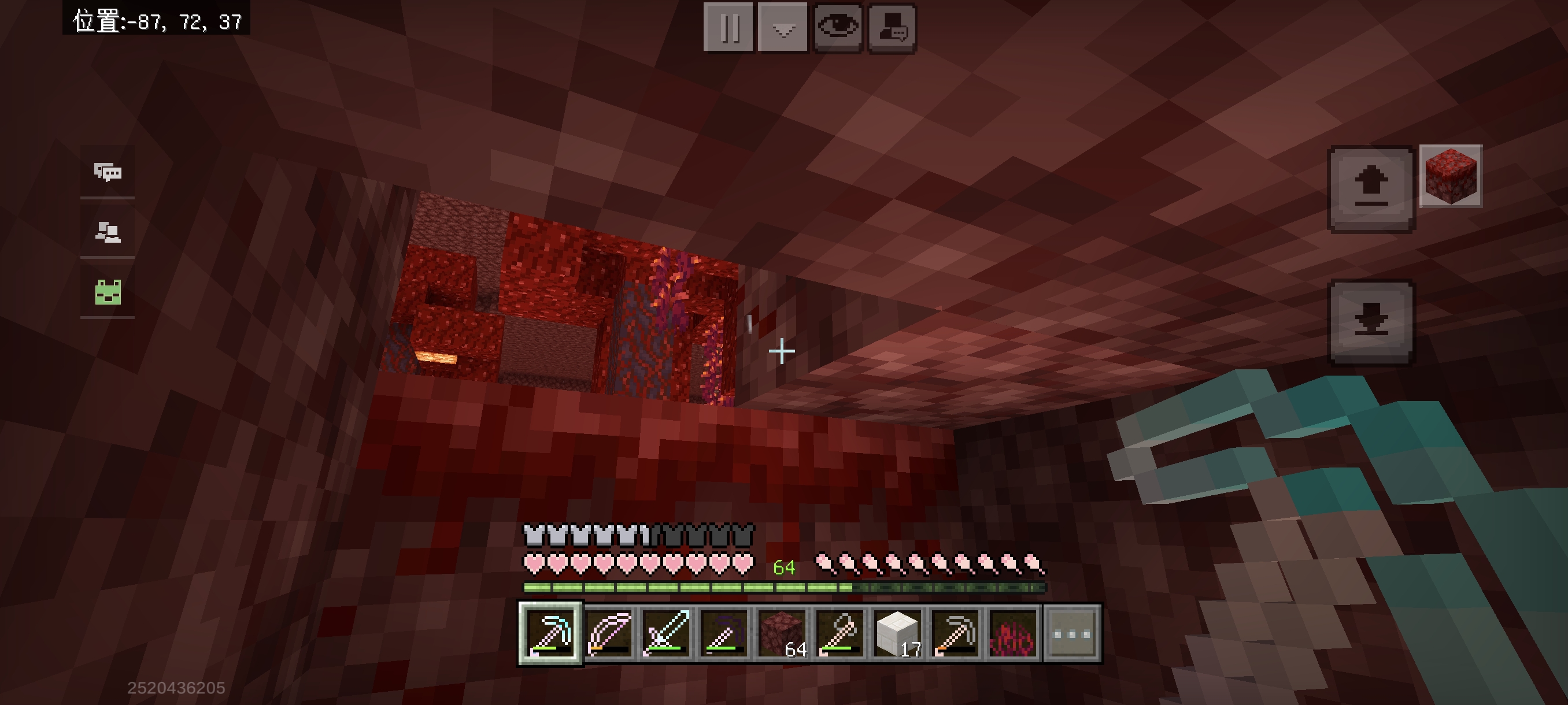Screen dimensions: 1568x705
Task: Choose the dark netherite pickaxe slot
Action: [724, 634]
